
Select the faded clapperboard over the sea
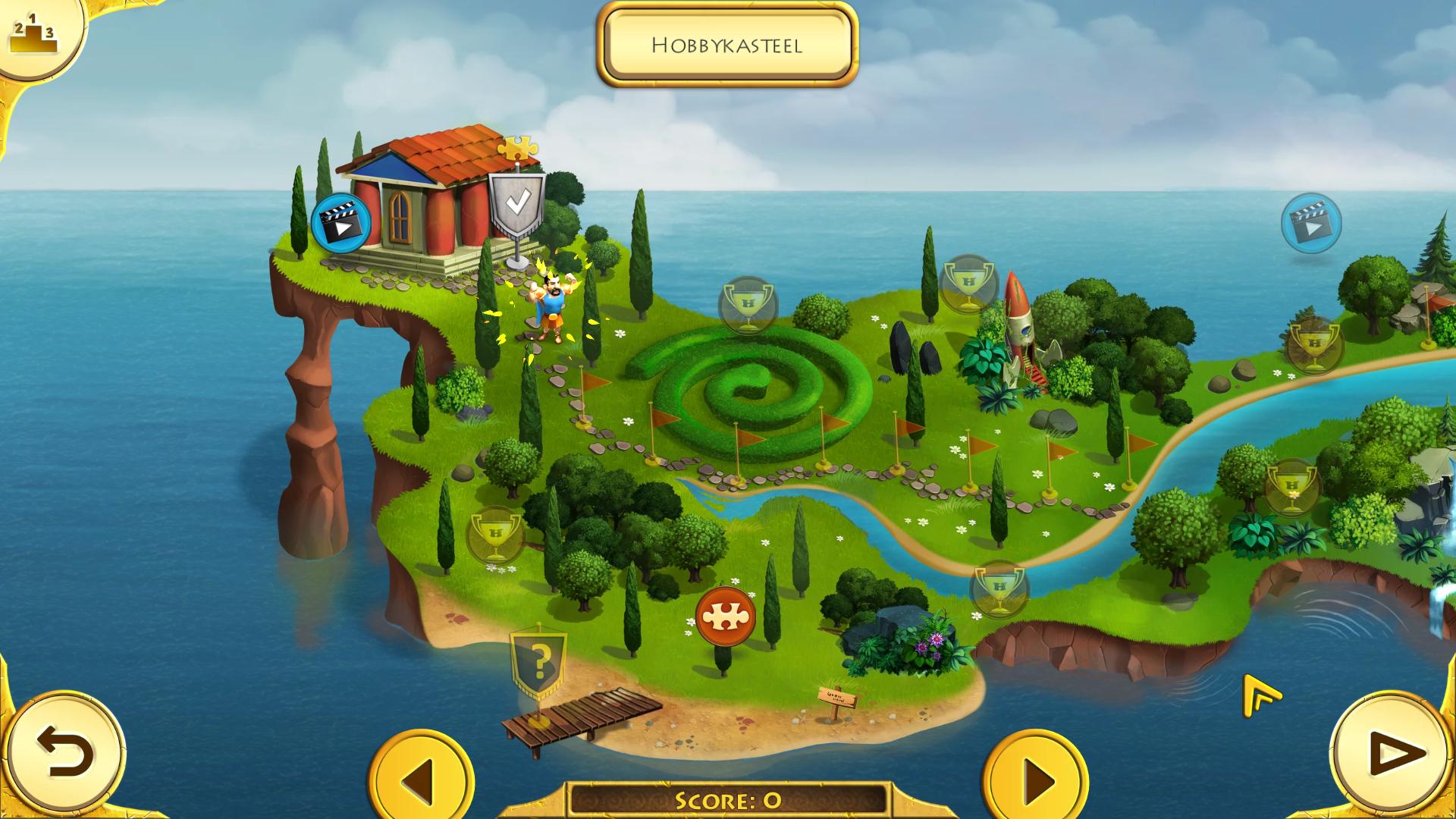pyautogui.click(x=1311, y=222)
